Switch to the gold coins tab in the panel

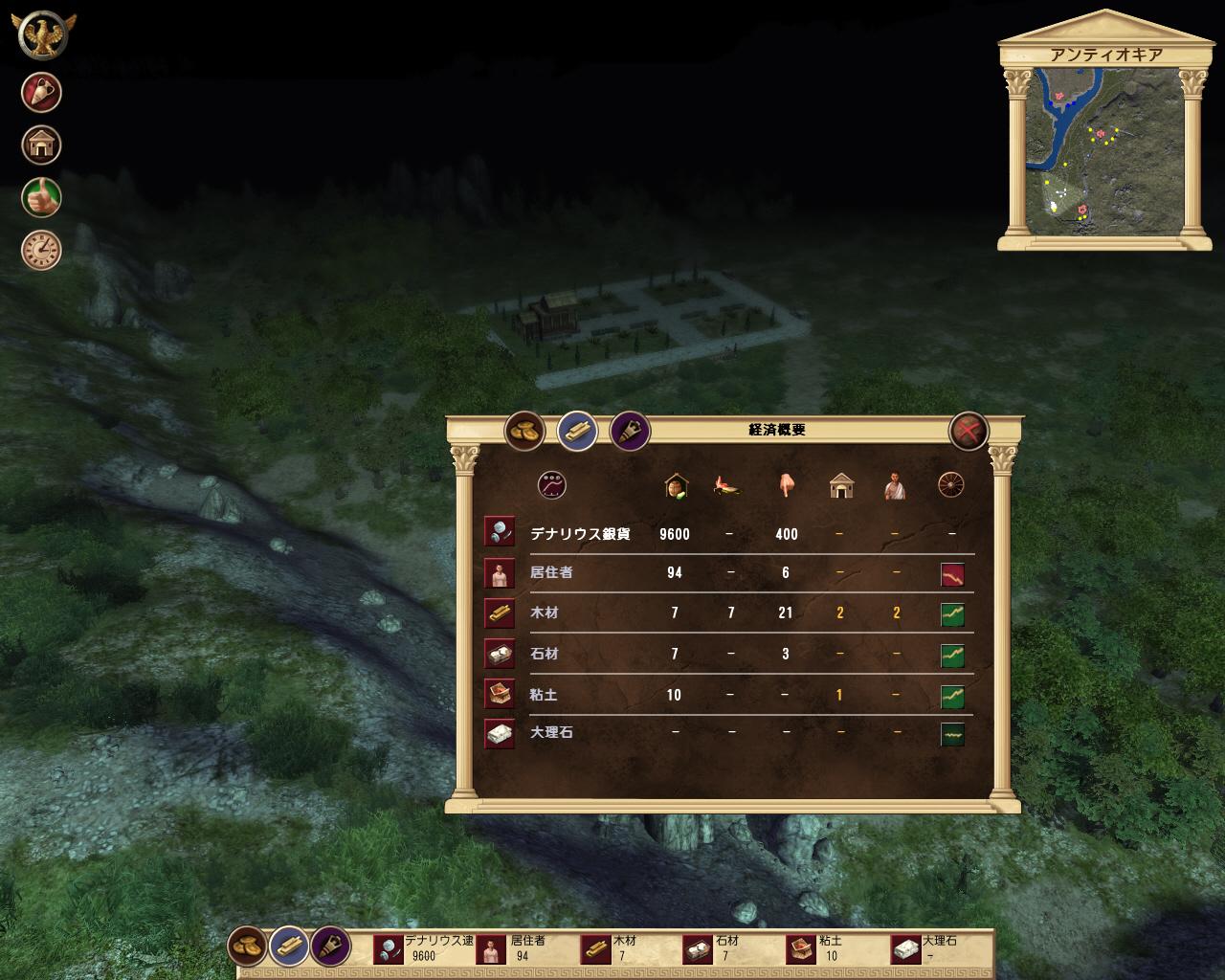click(x=524, y=432)
